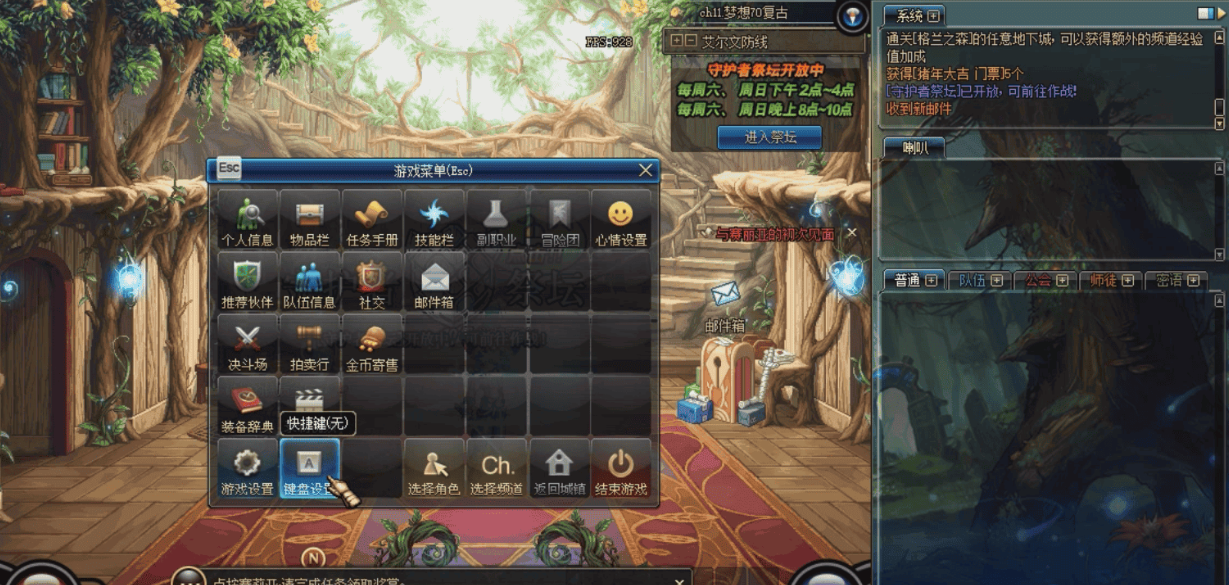Choose 选择频道 channel select
Image resolution: width=1229 pixels, height=585 pixels.
click(497, 469)
